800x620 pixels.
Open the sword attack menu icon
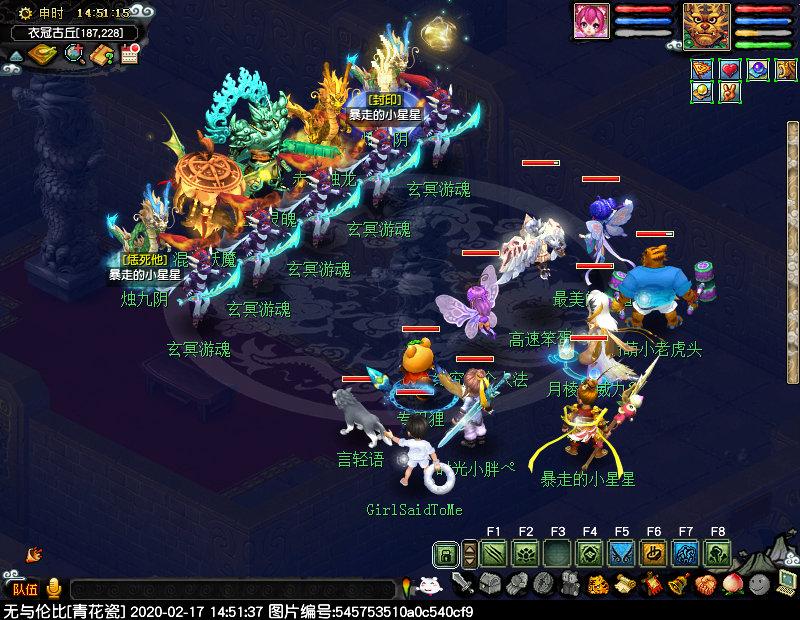tap(462, 583)
